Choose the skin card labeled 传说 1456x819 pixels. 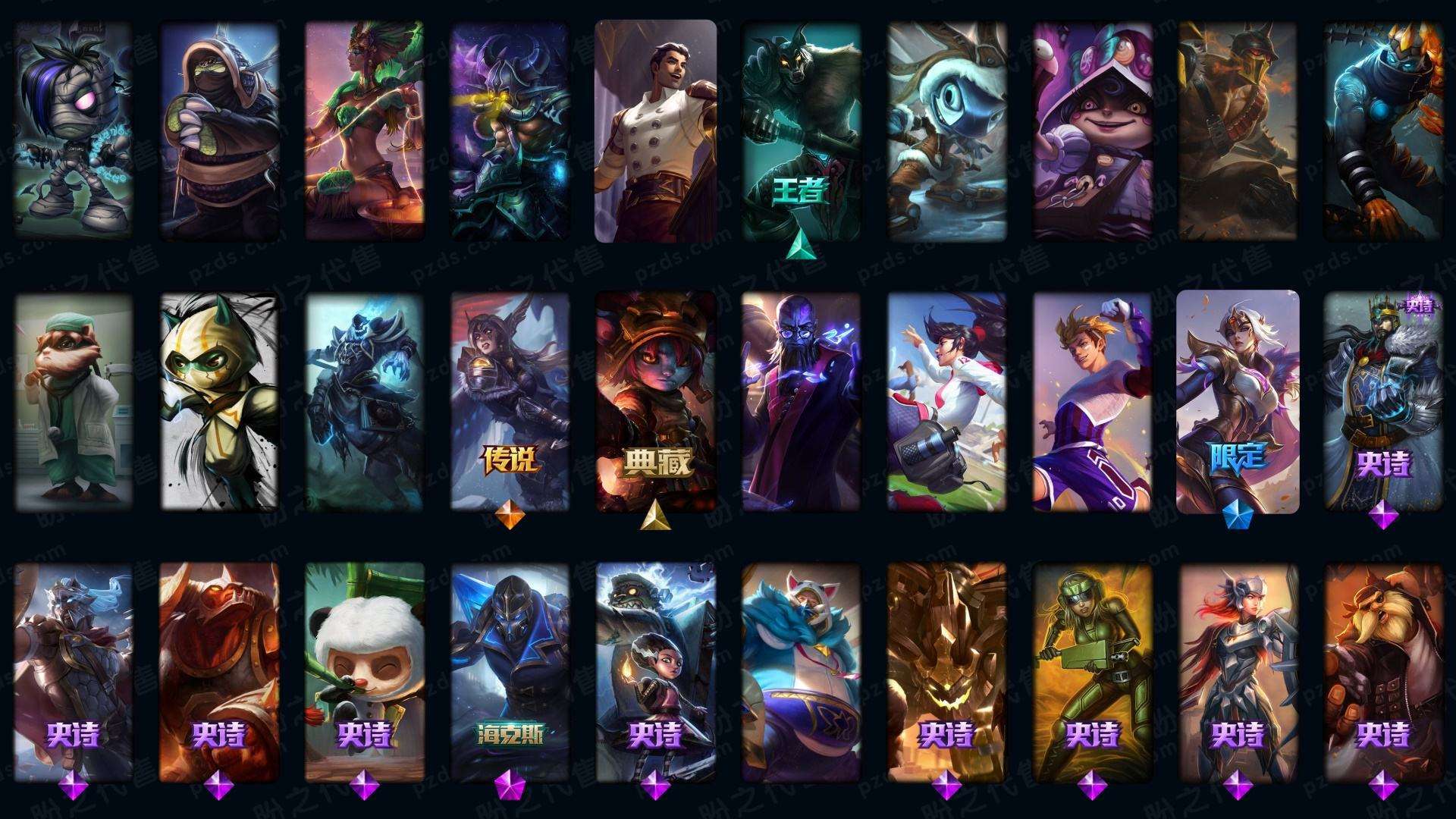click(510, 402)
